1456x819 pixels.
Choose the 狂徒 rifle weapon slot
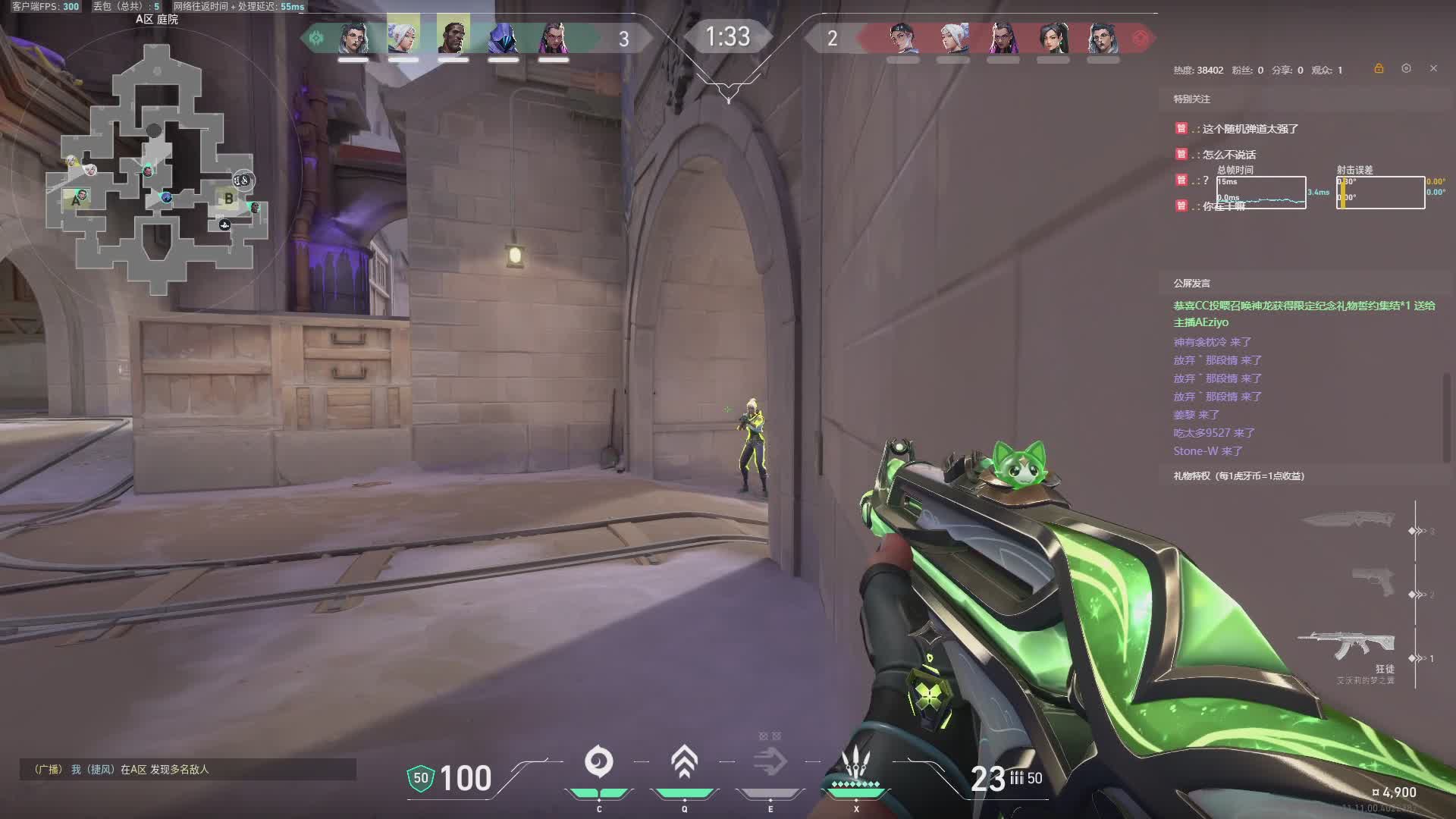pyautogui.click(x=1346, y=646)
